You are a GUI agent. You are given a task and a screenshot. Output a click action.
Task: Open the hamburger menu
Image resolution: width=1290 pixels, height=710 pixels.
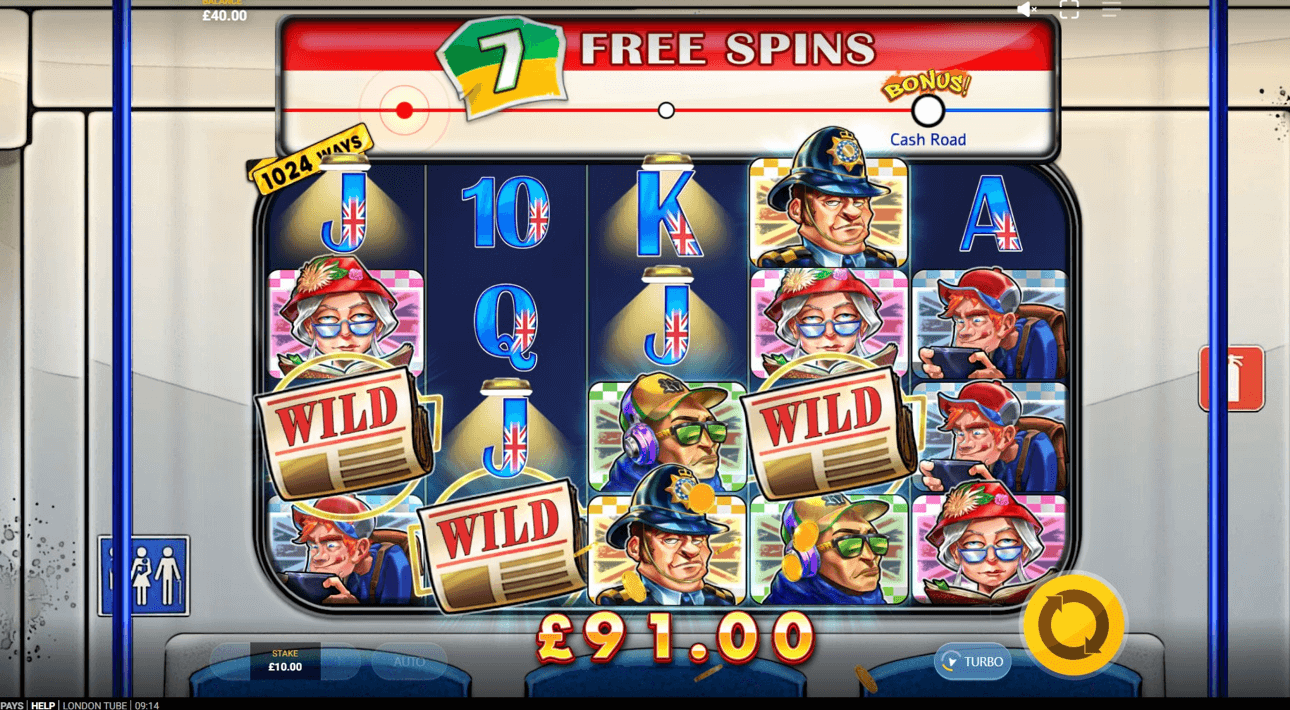(1111, 10)
